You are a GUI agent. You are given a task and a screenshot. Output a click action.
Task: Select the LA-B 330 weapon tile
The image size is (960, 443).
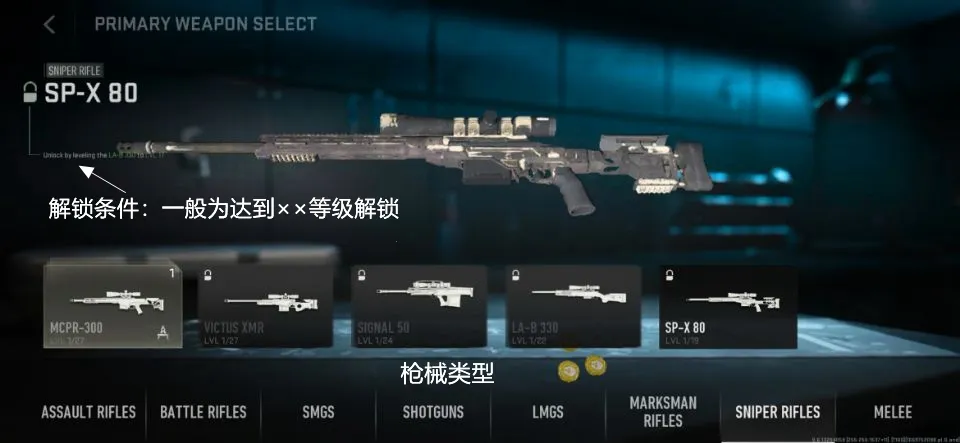tap(573, 306)
